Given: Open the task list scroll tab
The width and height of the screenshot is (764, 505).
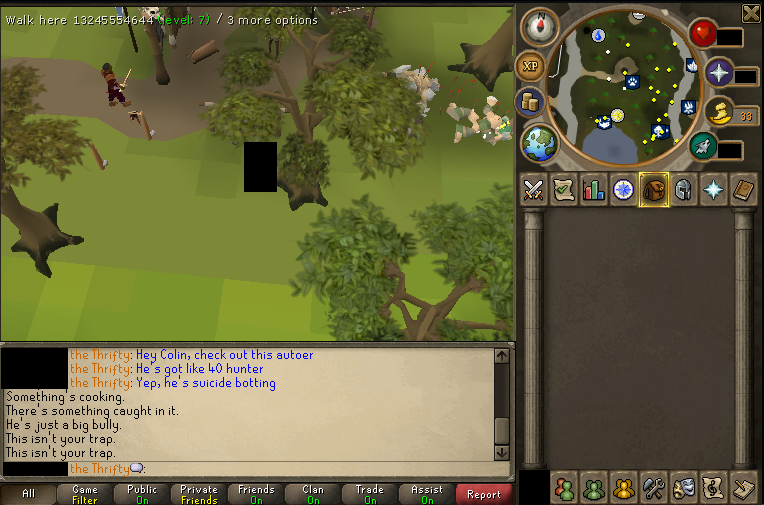Looking at the screenshot, I should coord(563,189).
